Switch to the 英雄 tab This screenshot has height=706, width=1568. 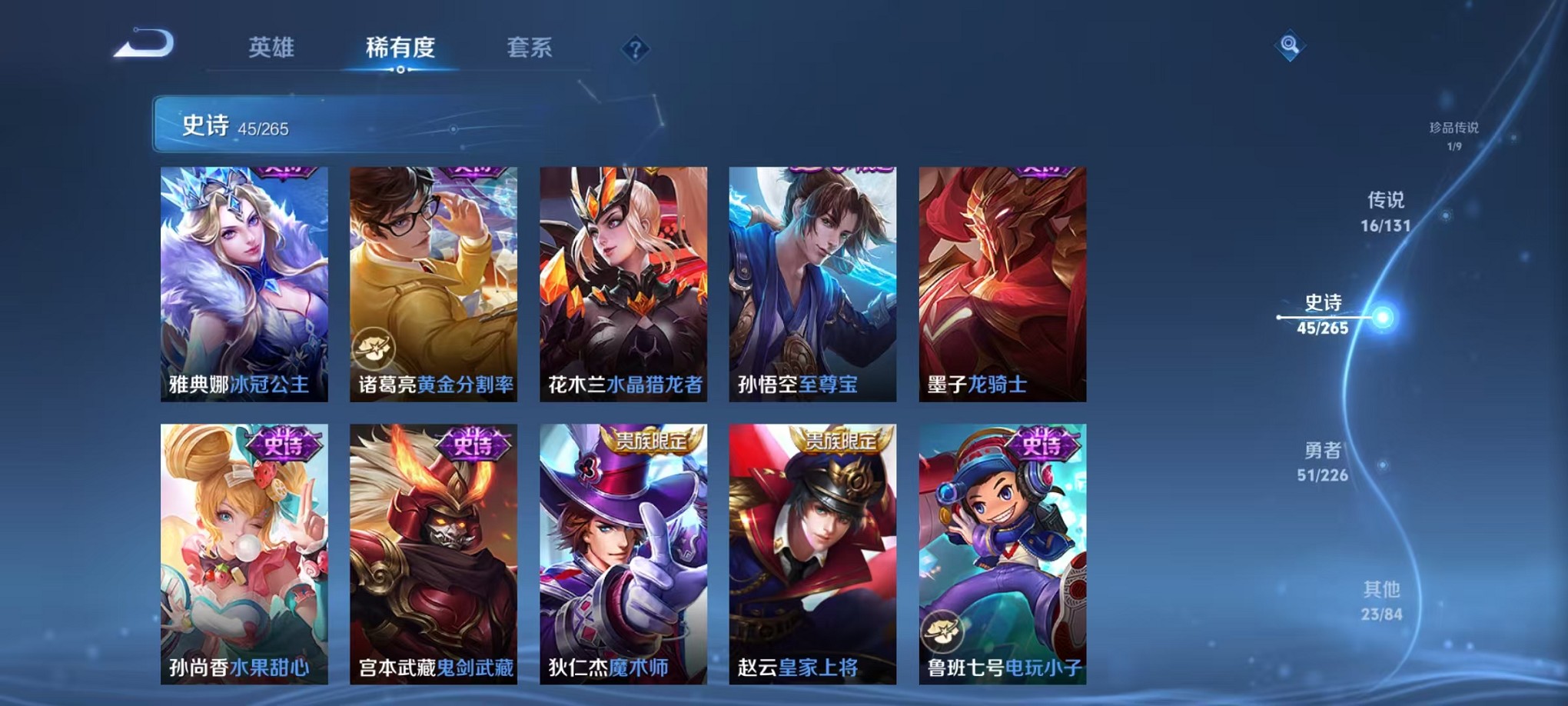(x=274, y=48)
